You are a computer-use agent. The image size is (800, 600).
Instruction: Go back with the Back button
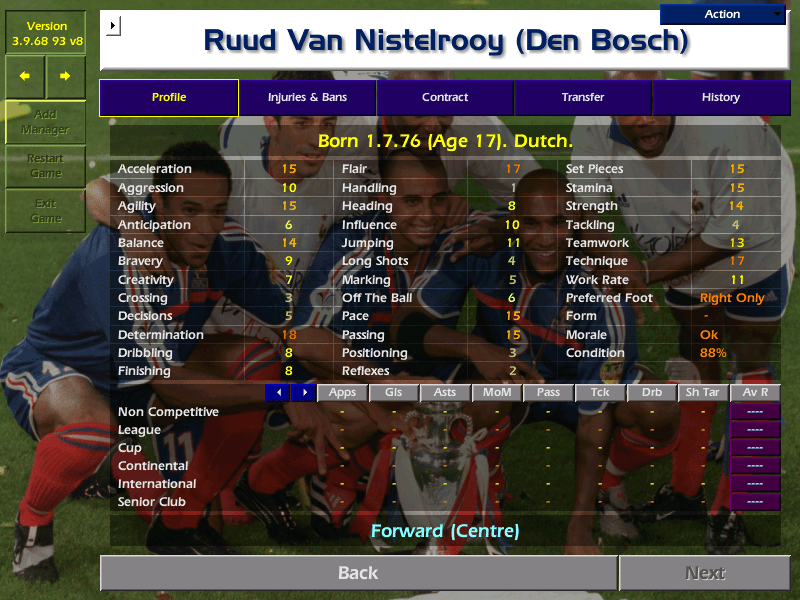pos(358,573)
